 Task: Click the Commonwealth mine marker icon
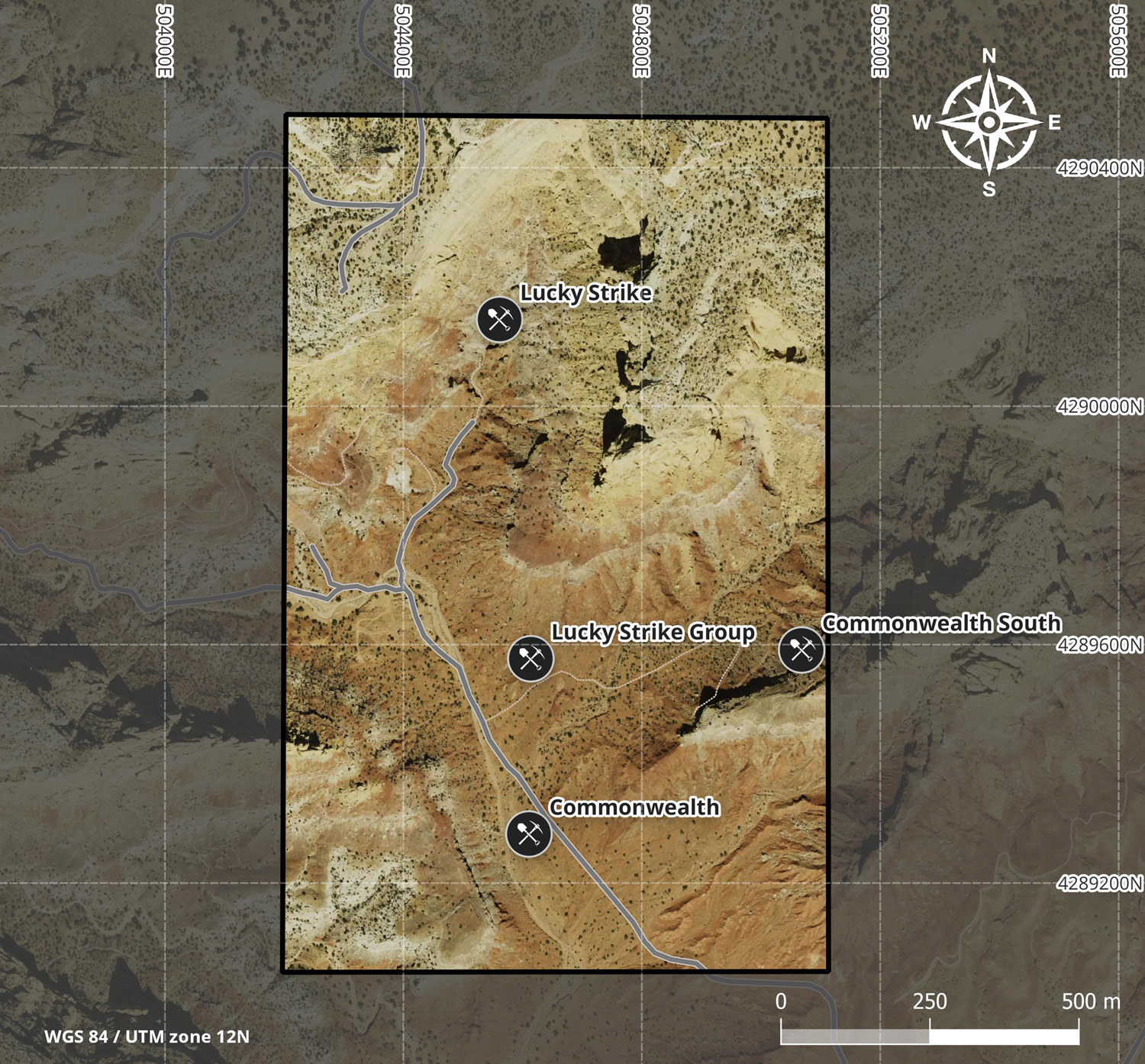coord(528,833)
